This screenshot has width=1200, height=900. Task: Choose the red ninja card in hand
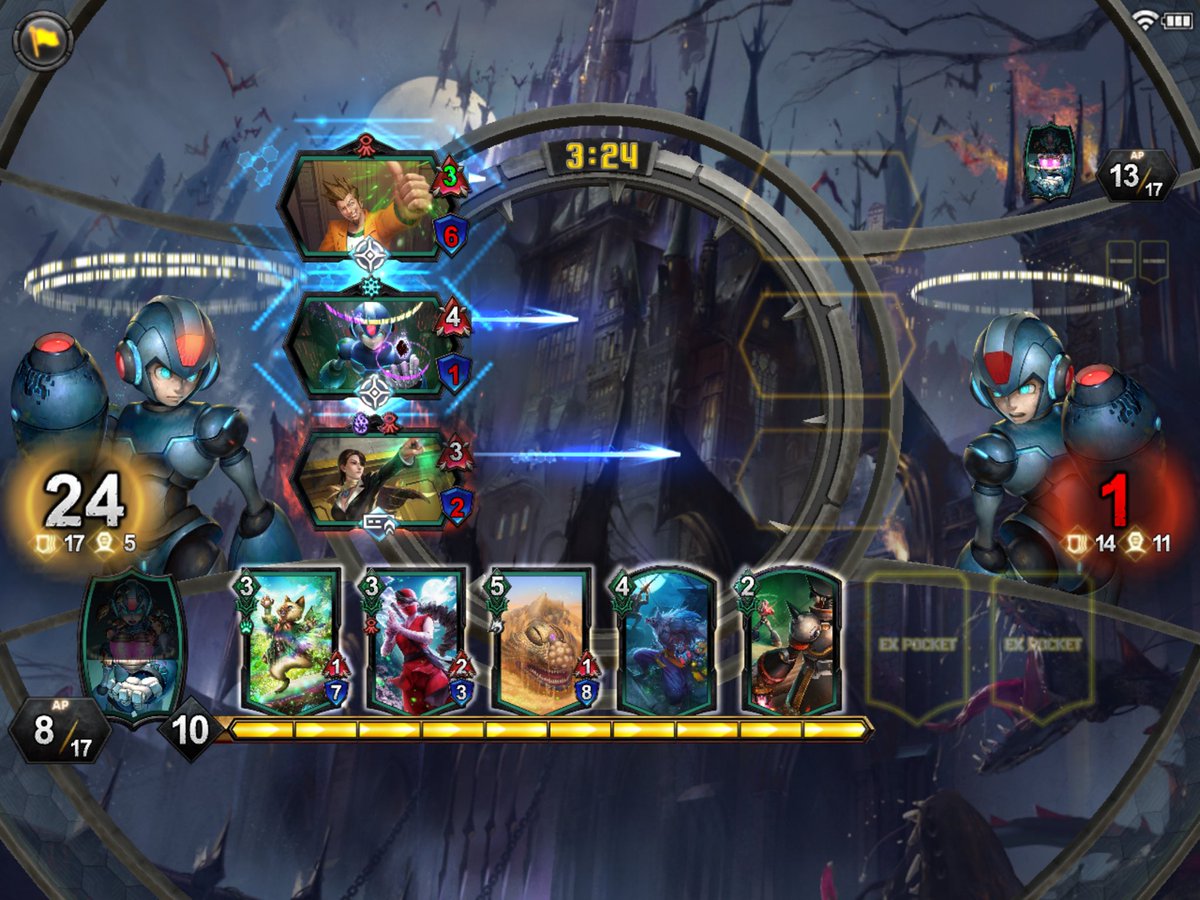pyautogui.click(x=417, y=642)
